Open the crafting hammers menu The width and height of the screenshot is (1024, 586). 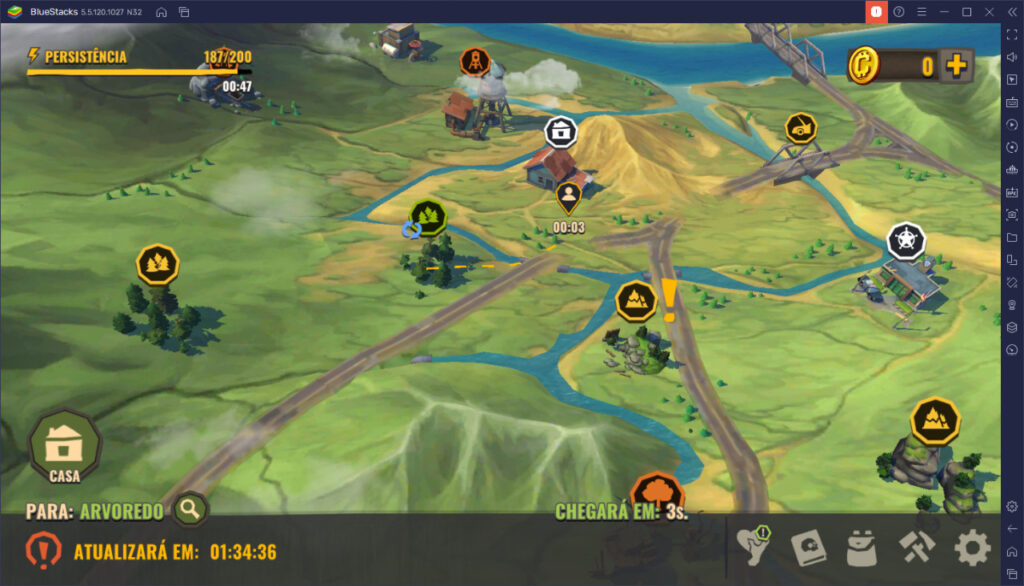pos(916,547)
